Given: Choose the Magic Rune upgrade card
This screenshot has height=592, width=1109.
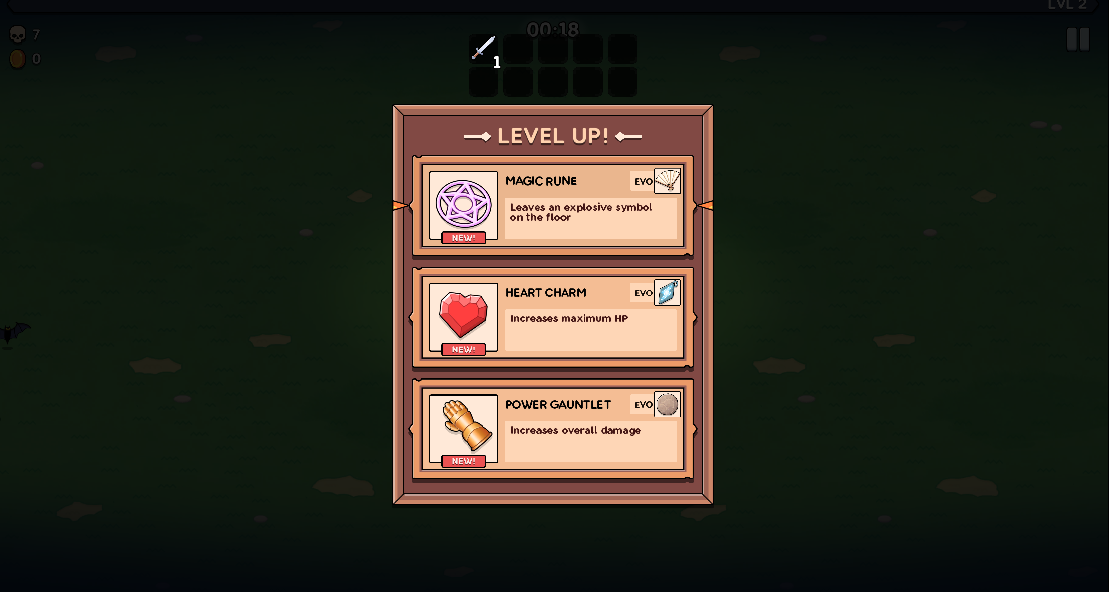Looking at the screenshot, I should click(x=552, y=206).
